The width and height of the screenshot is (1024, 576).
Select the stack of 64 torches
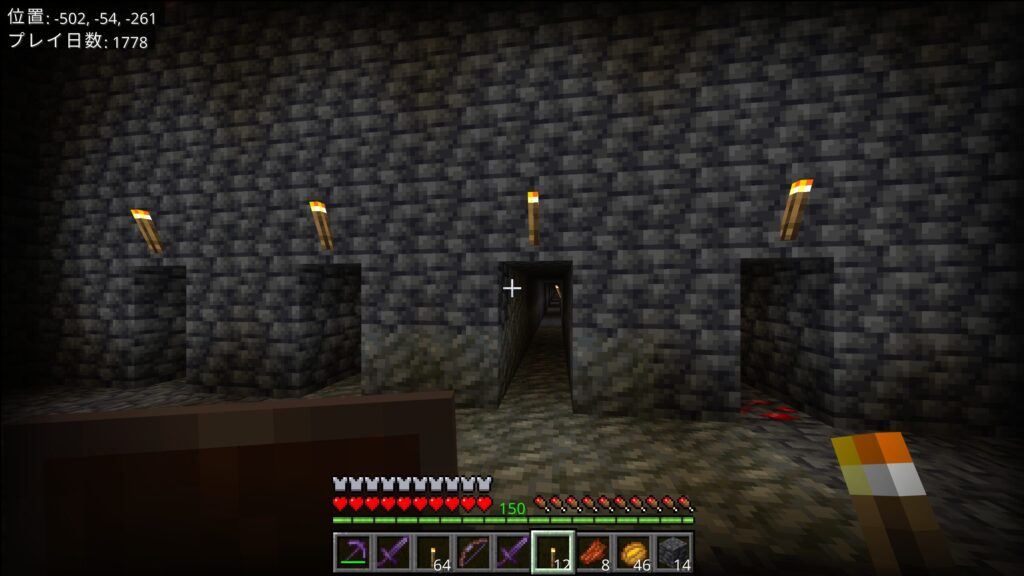(x=432, y=552)
